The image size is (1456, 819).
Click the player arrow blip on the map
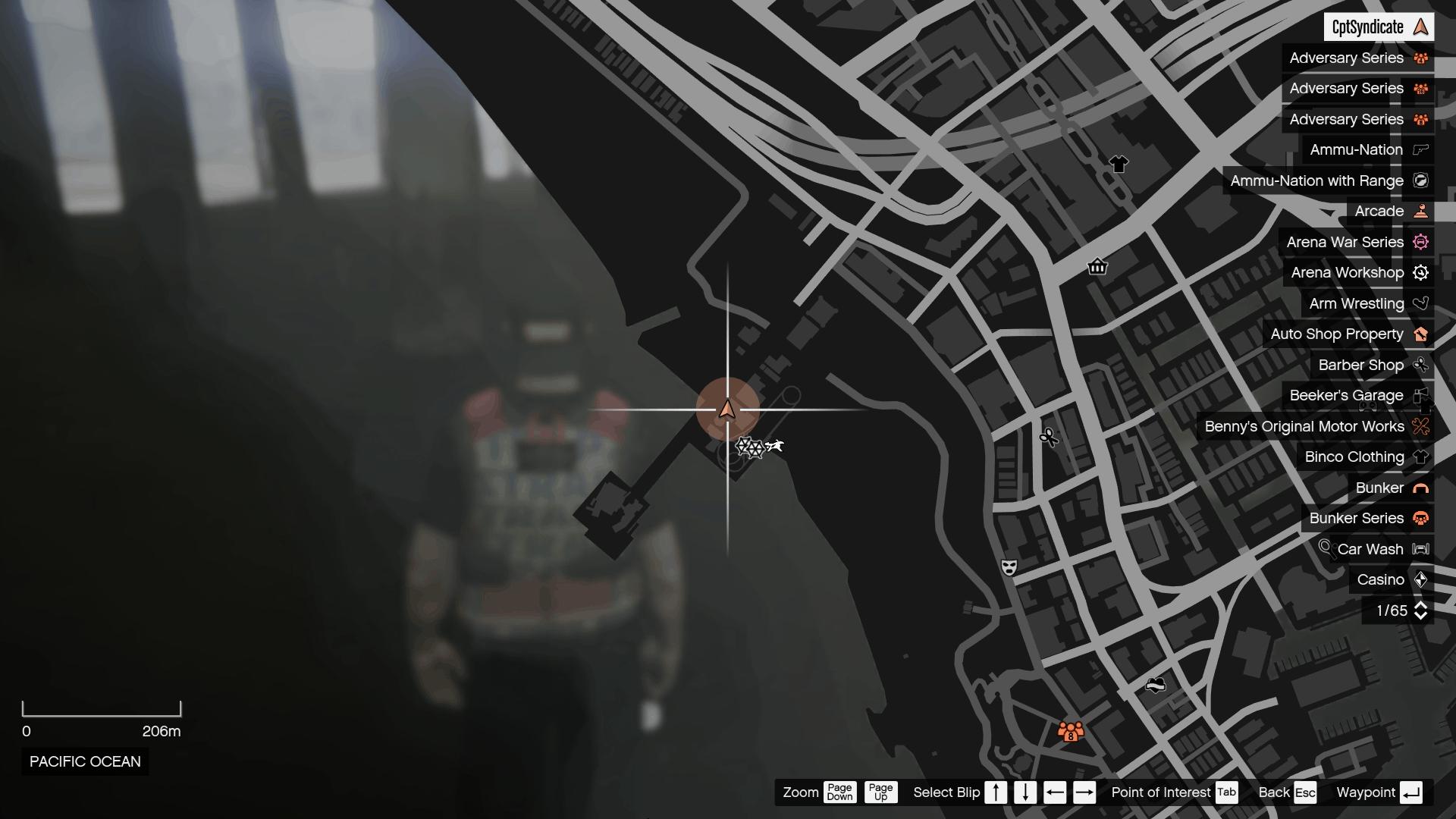pos(727,409)
